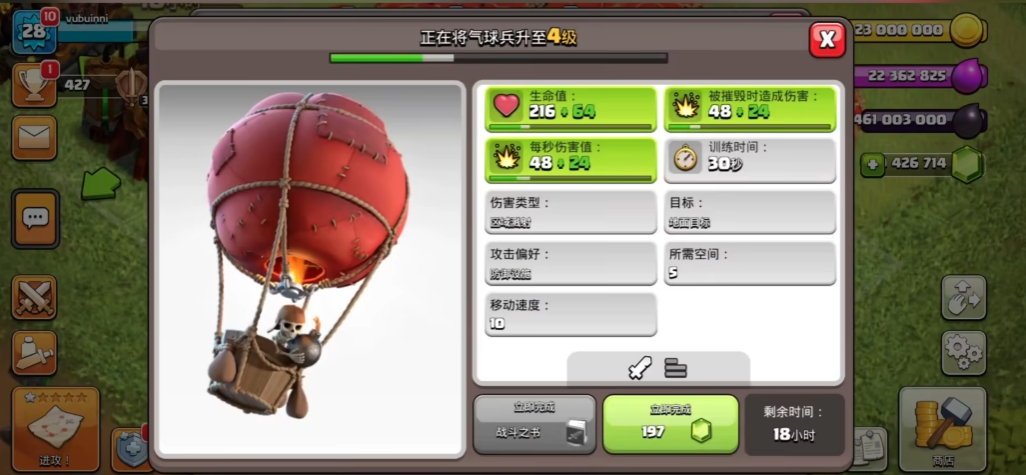Open the chat speech bubble panel

(35, 217)
